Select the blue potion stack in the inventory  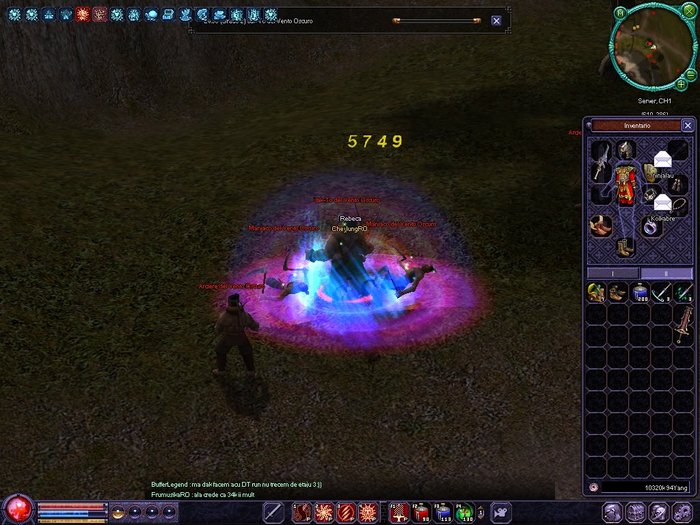click(638, 292)
